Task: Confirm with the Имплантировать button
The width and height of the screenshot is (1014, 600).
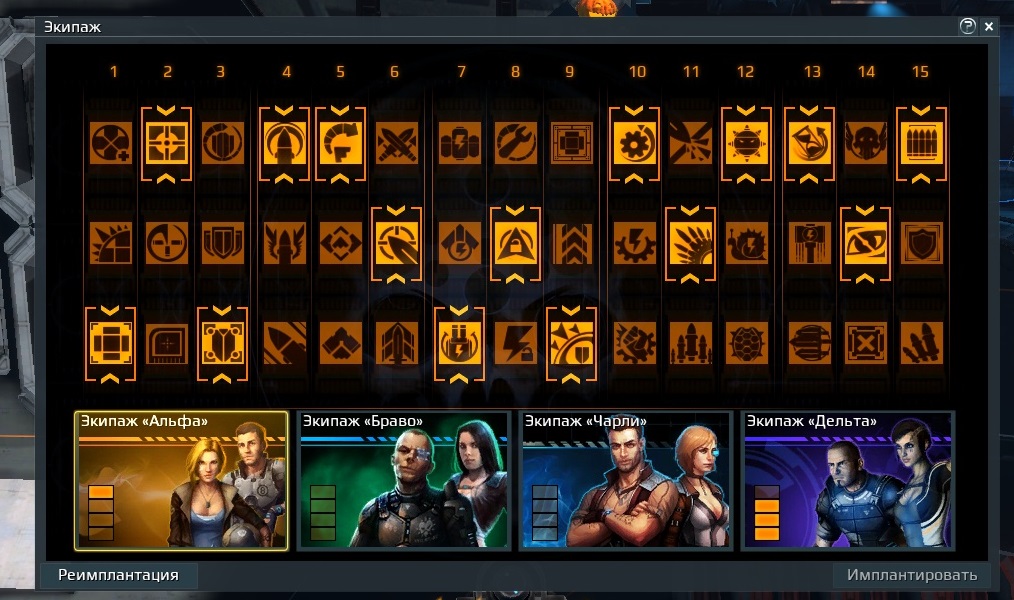Action: pos(911,575)
